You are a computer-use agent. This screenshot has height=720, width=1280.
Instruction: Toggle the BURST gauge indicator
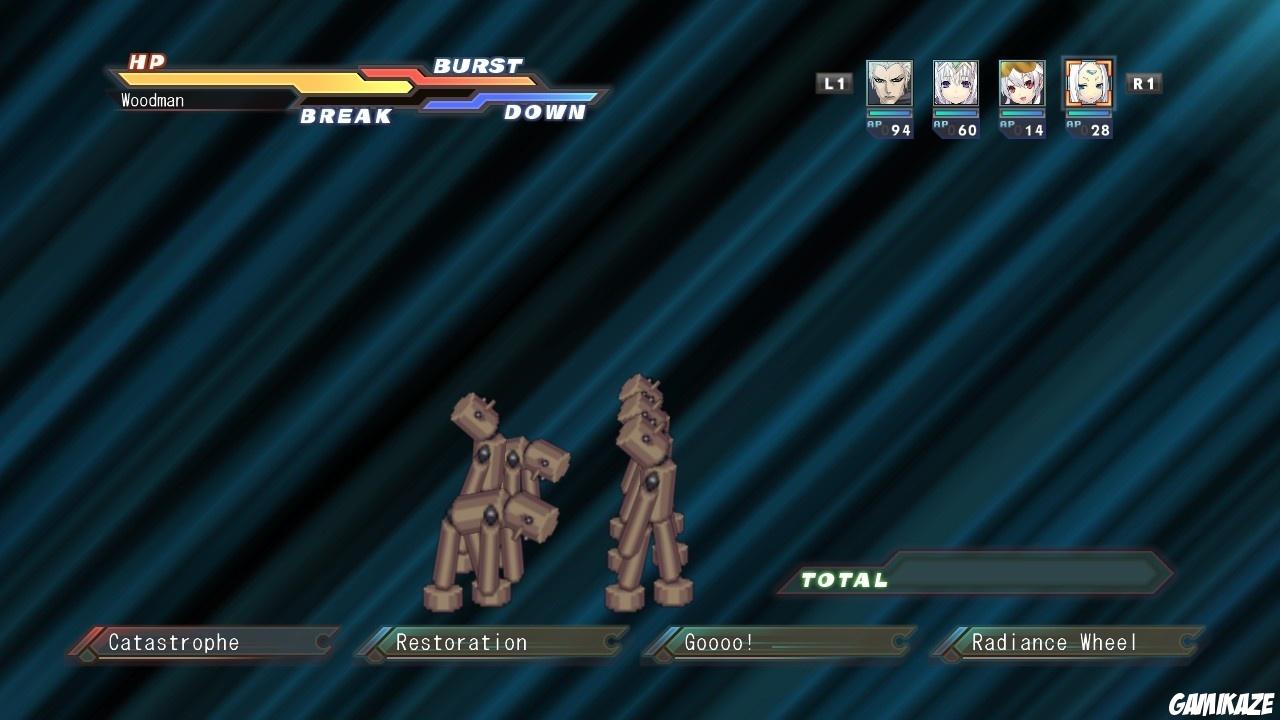coord(477,66)
